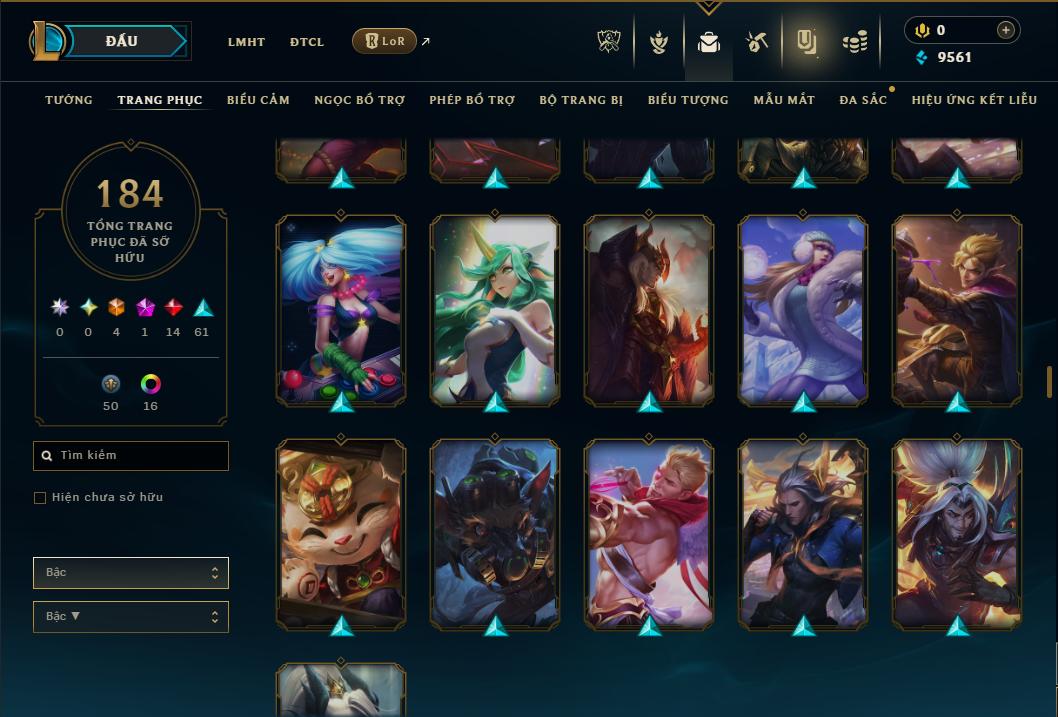Image resolution: width=1058 pixels, height=717 pixels.
Task: Click the ĐẤU play button
Action: 122,41
